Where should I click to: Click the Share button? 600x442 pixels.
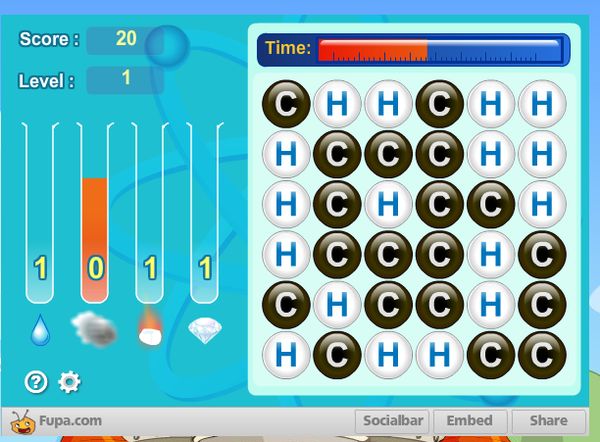click(x=548, y=421)
